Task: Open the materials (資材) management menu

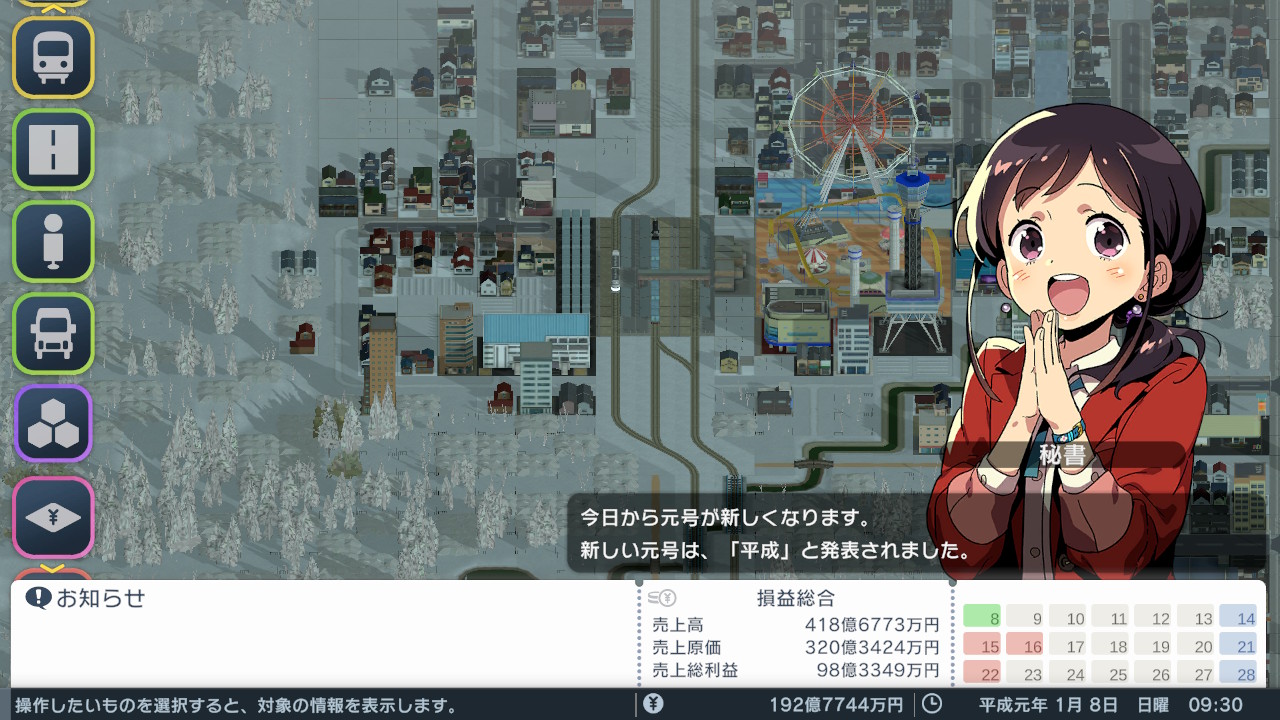Action: 53,423
